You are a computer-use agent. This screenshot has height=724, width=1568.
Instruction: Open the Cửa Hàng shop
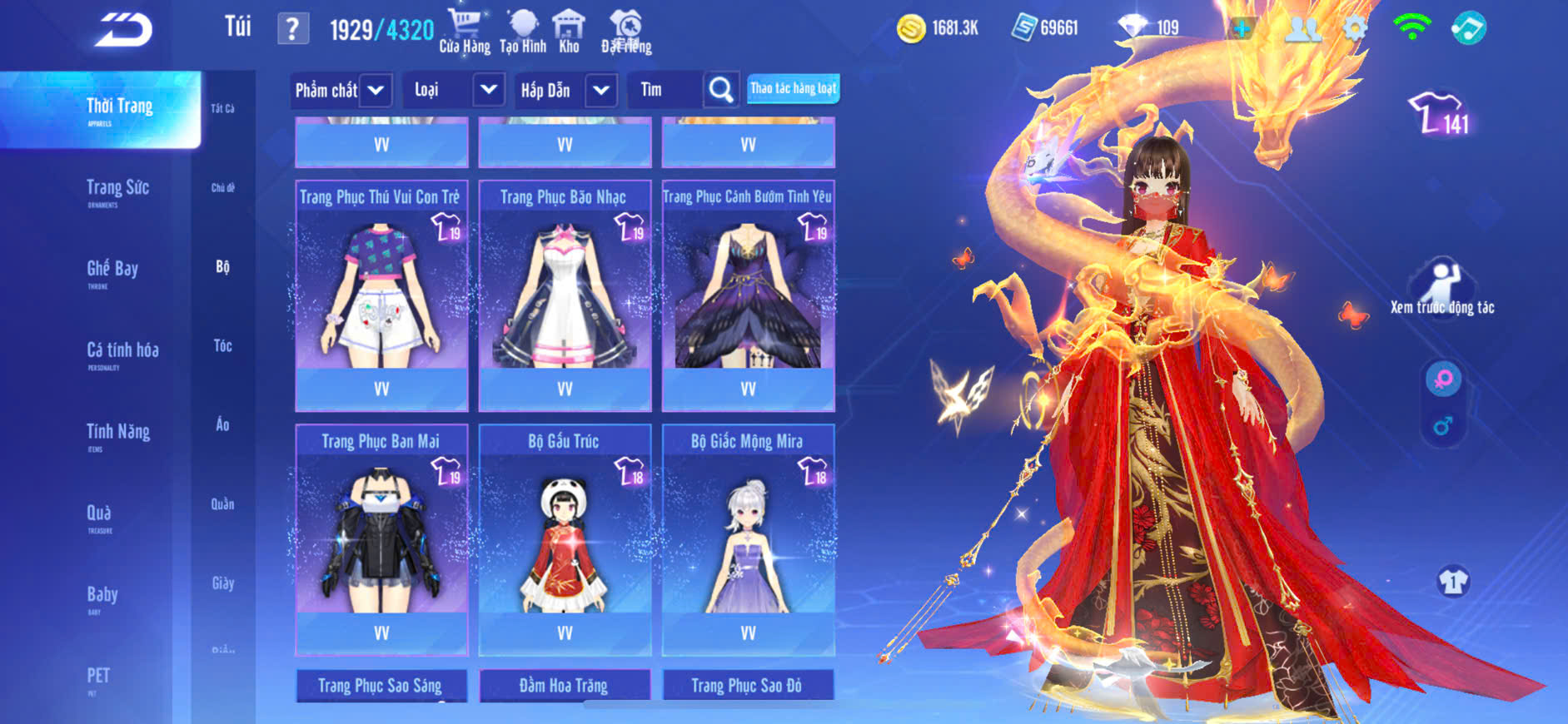click(465, 32)
